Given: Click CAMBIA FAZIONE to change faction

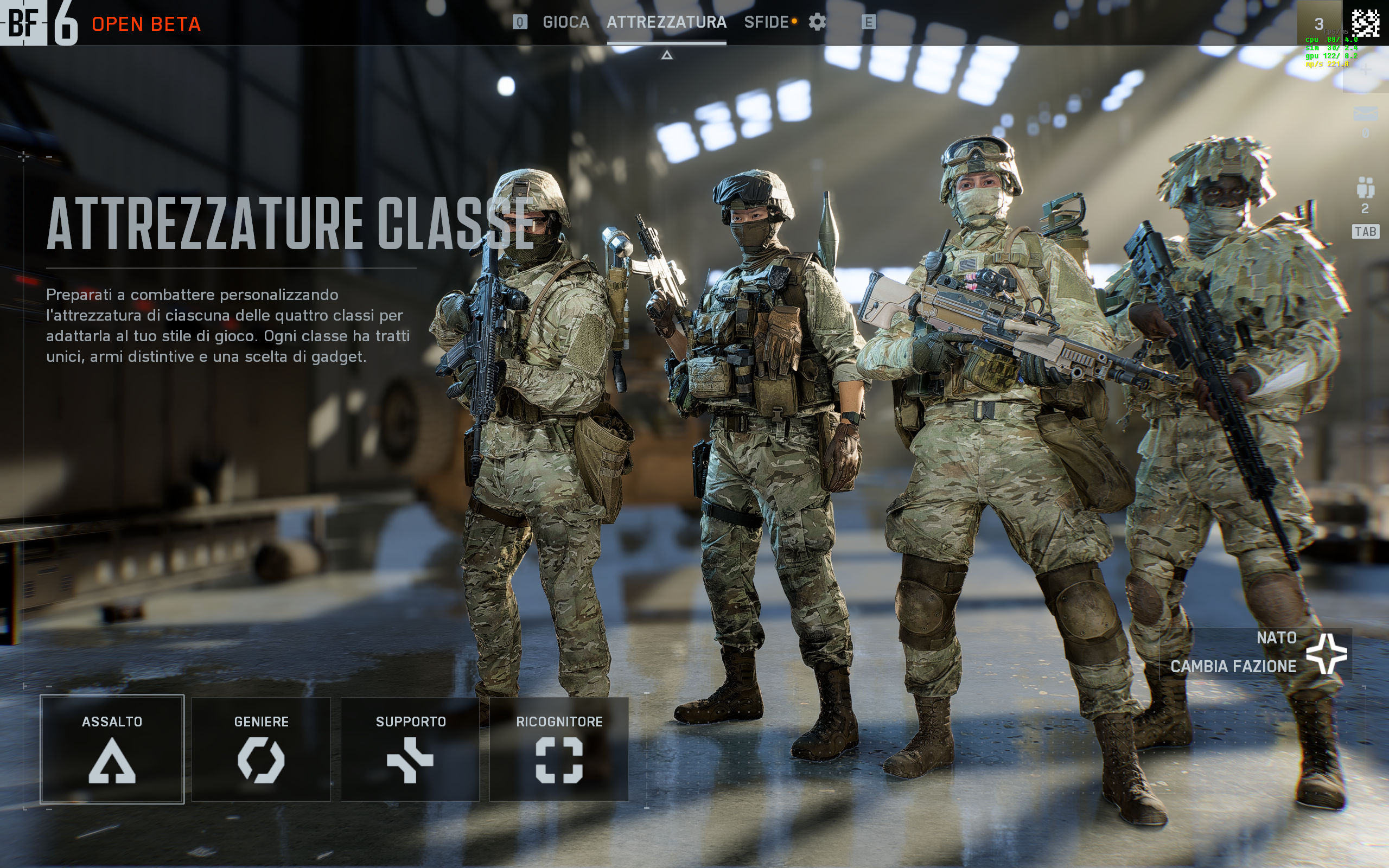Looking at the screenshot, I should [1256, 654].
